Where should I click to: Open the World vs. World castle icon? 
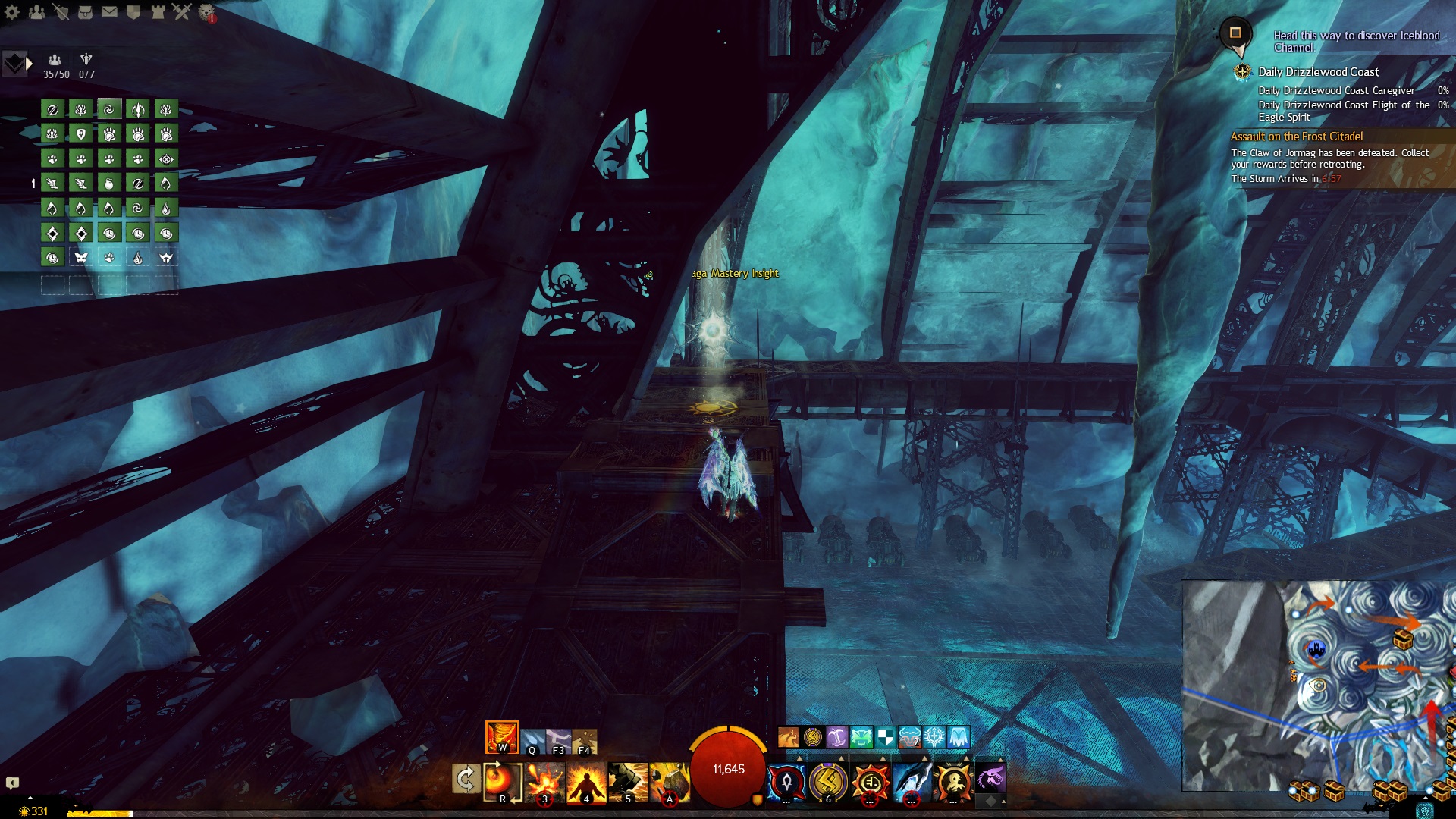pos(158,12)
